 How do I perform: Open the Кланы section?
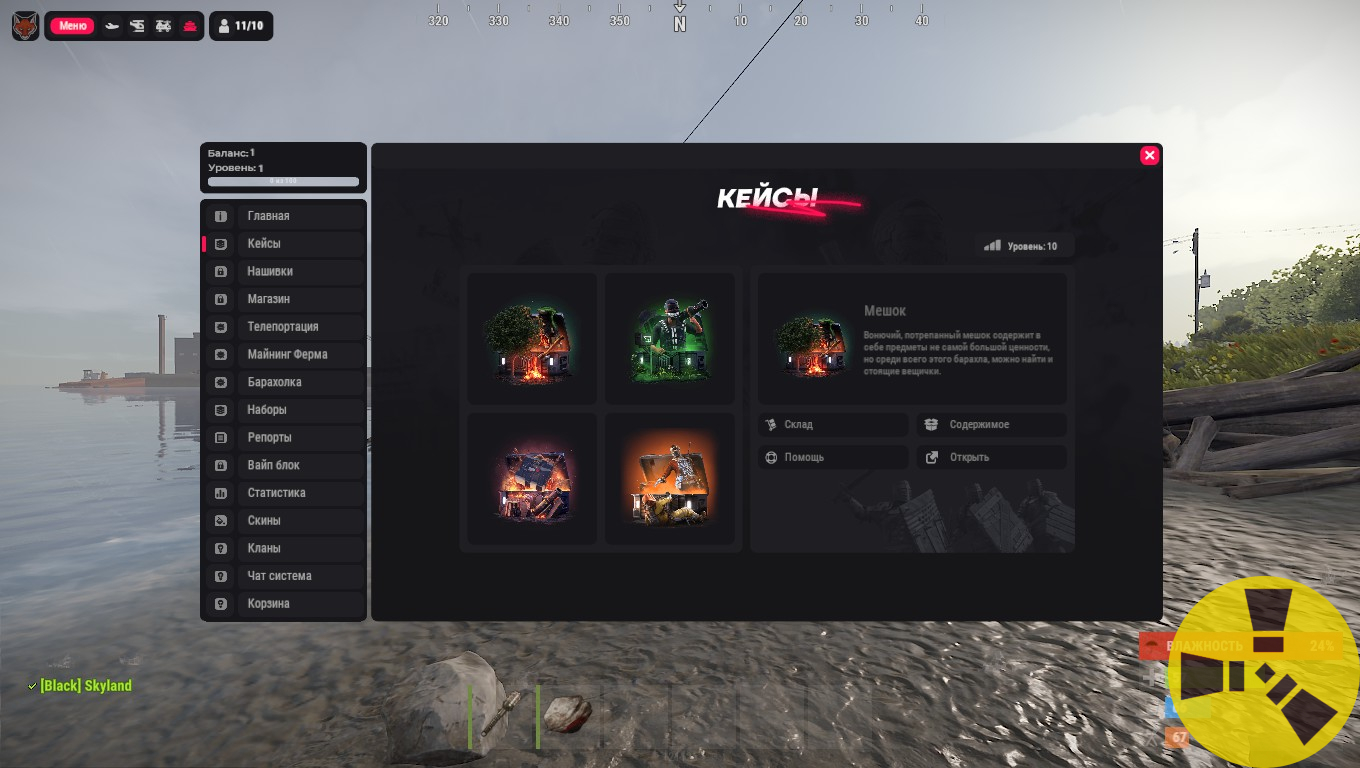point(284,548)
